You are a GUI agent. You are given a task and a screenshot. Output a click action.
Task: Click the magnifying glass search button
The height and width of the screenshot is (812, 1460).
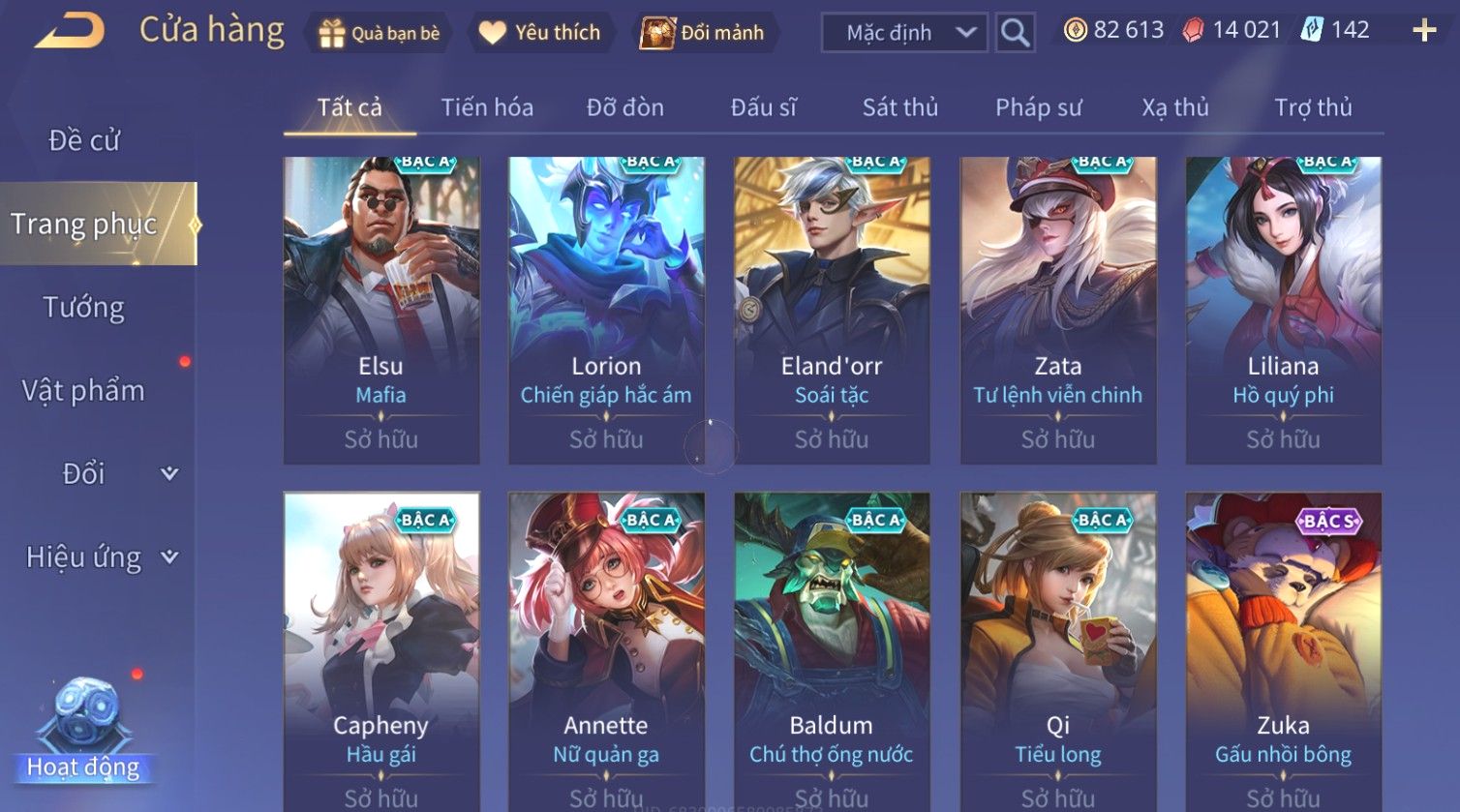click(1015, 33)
